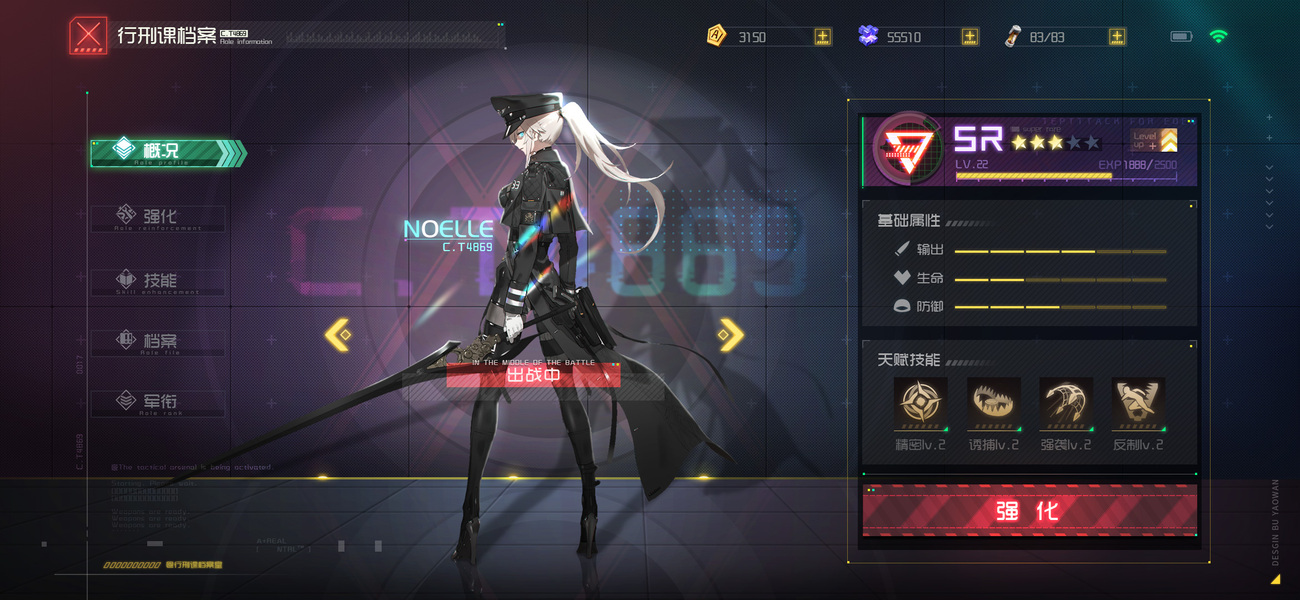
Task: Select the 精密 lv.2 talent skill icon
Action: 920,403
